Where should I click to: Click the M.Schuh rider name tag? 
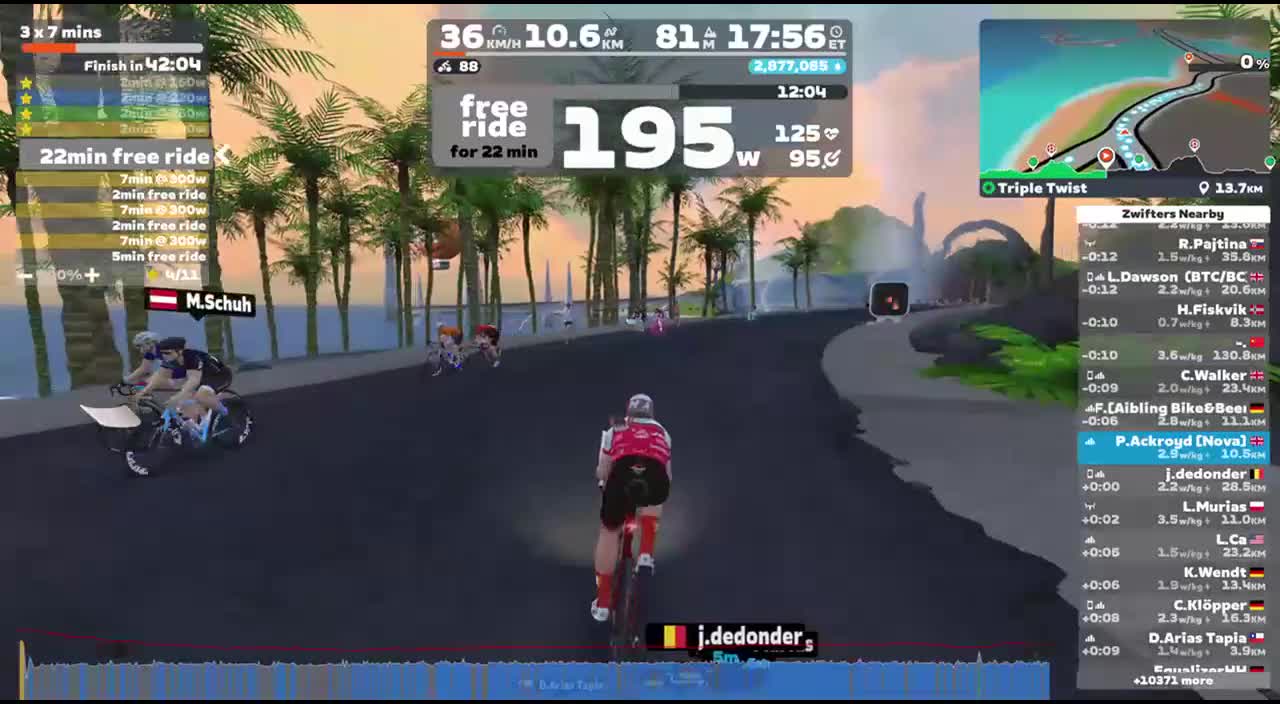point(201,302)
